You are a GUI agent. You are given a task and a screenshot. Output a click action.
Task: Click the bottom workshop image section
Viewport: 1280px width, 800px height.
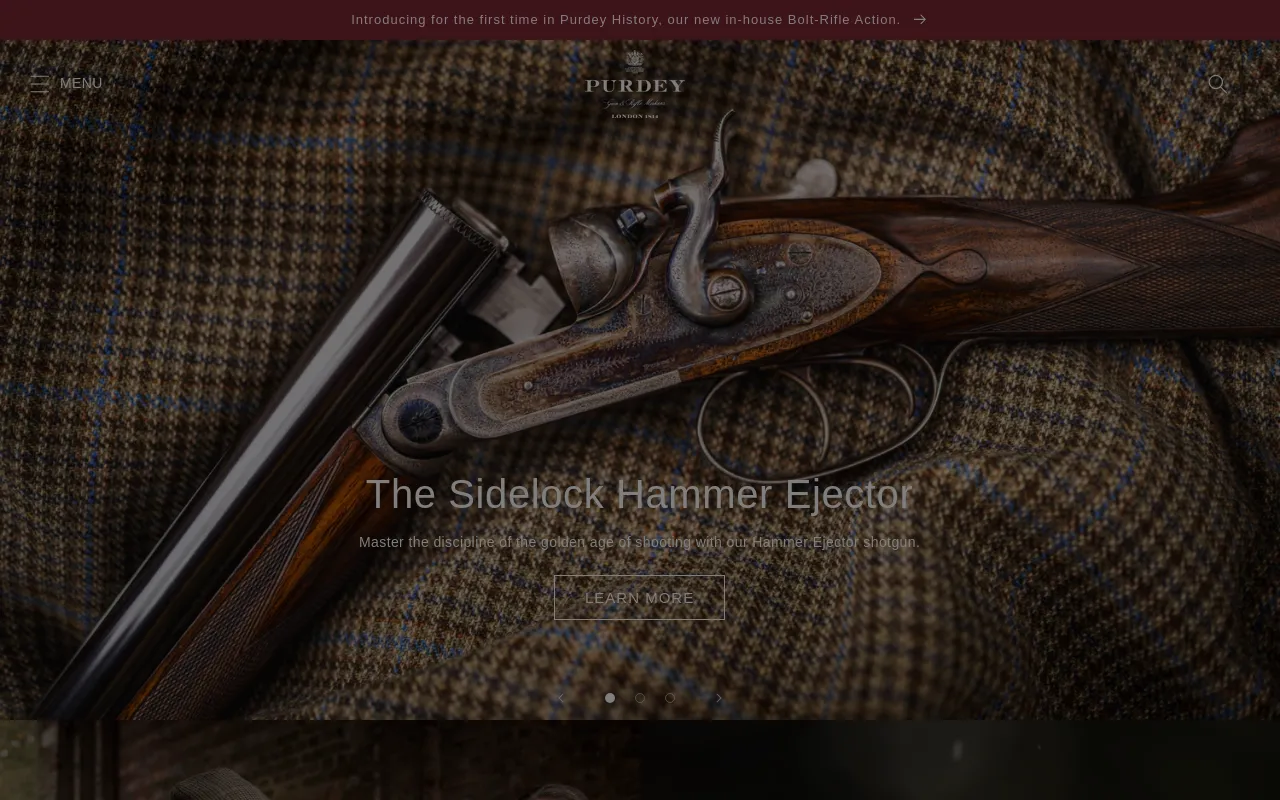click(640, 760)
